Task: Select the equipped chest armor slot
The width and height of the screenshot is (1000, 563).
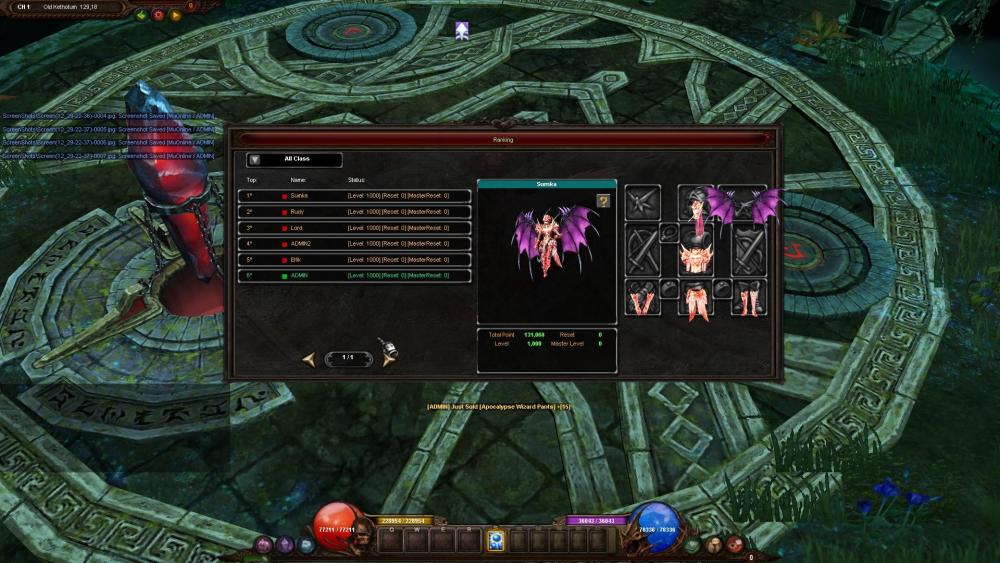Action: [695, 255]
